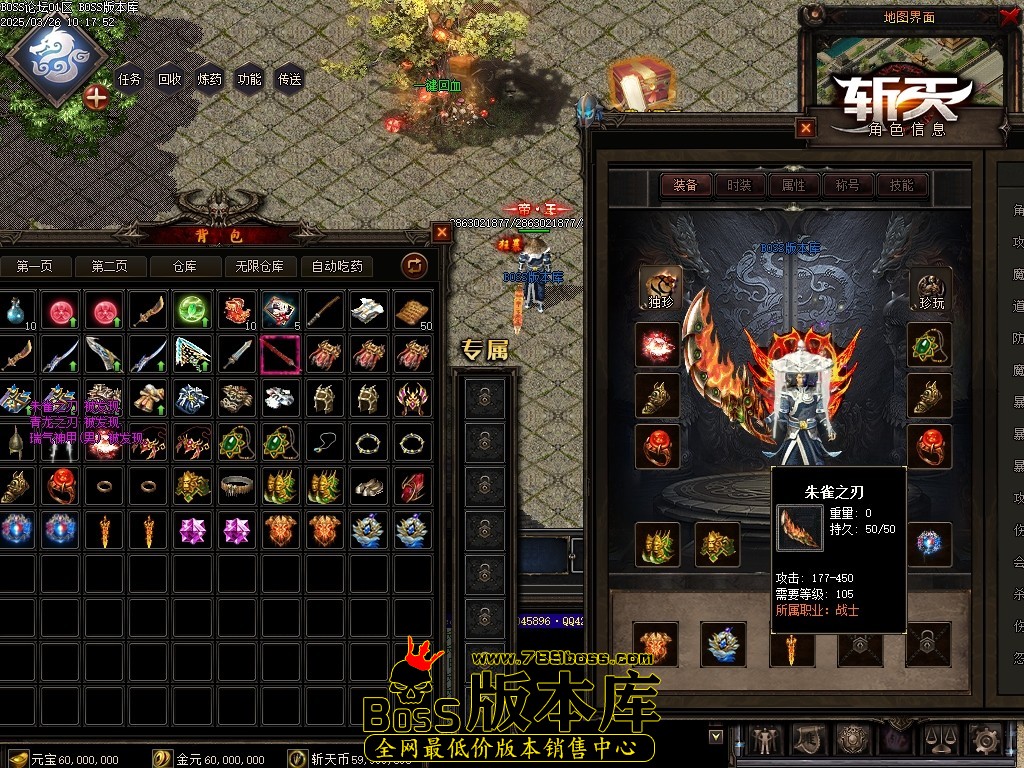Toggle the 自动吃药 auto-potion option
The width and height of the screenshot is (1024, 768).
(x=337, y=266)
